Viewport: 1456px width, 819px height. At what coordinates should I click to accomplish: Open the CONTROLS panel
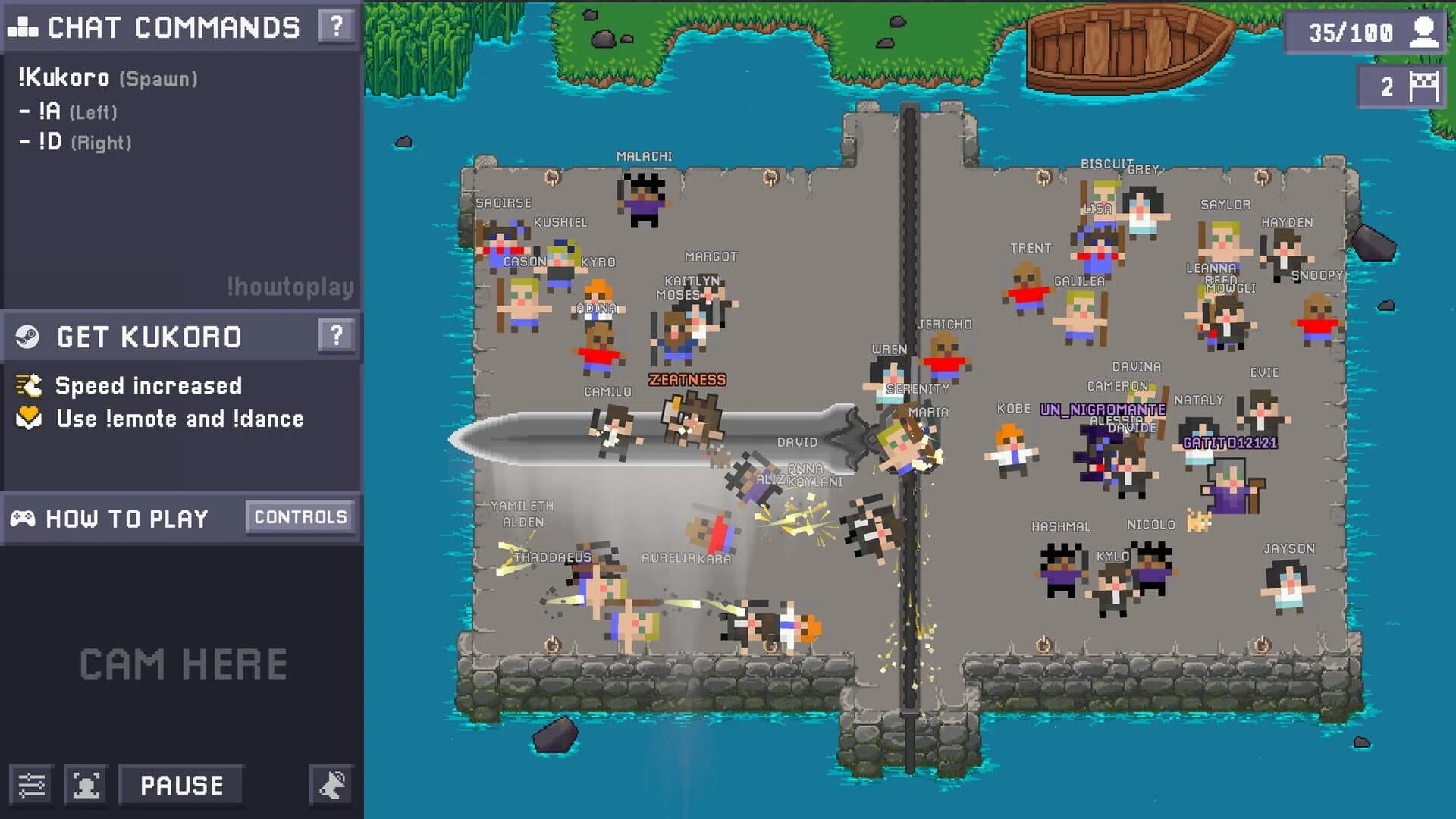tap(299, 516)
